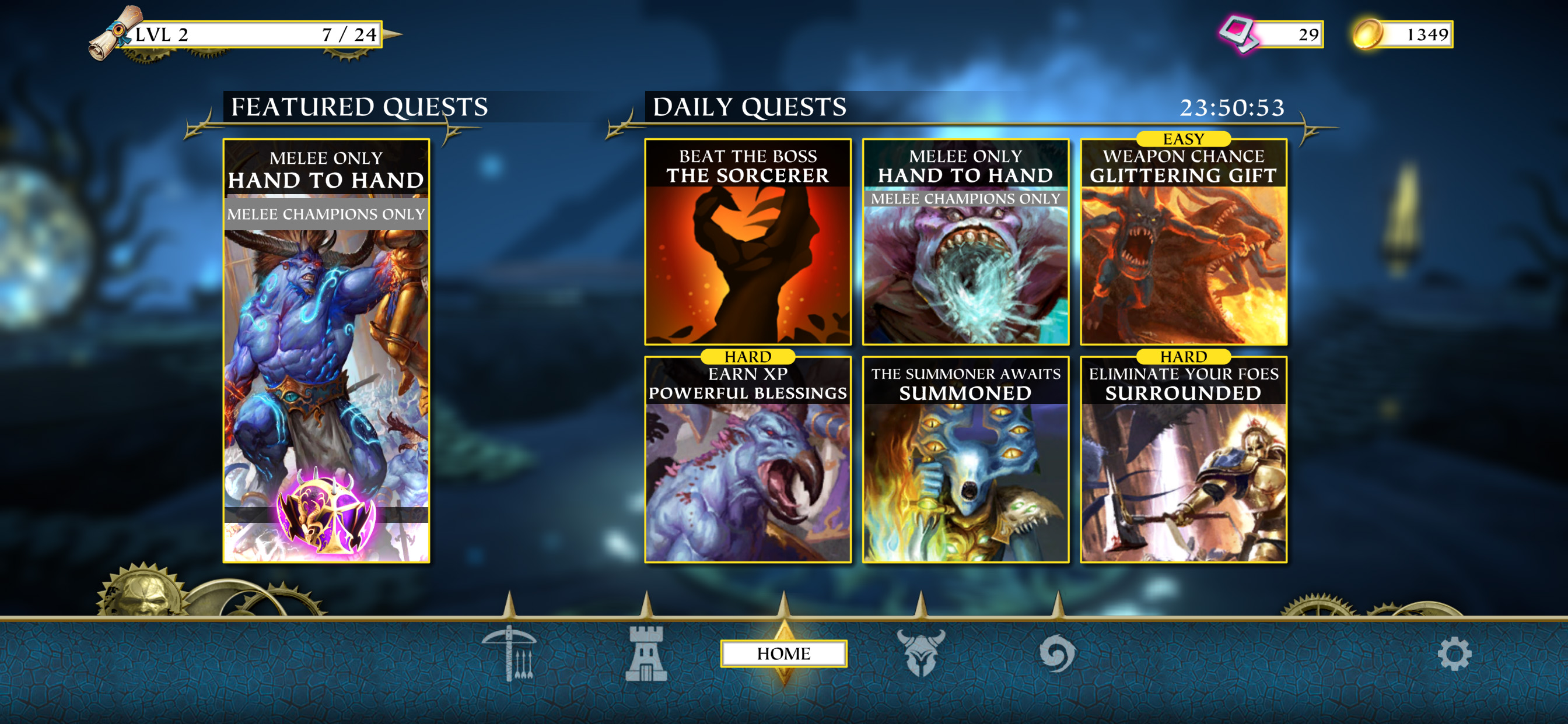The width and height of the screenshot is (1568, 724).
Task: Click the Home tab button
Action: click(783, 653)
